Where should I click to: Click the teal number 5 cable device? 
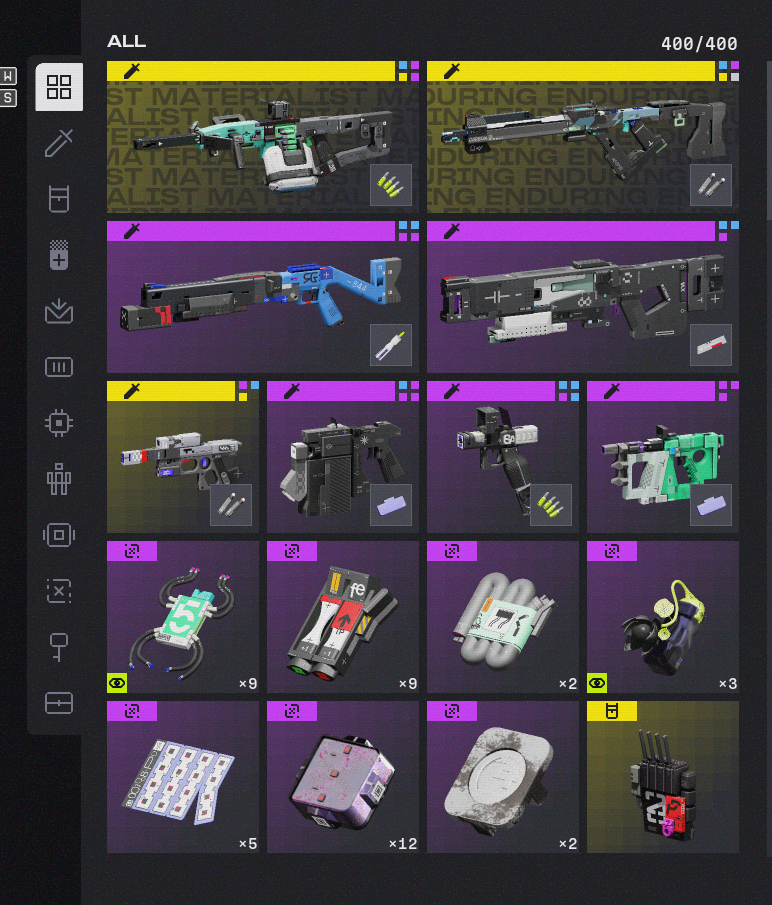click(x=182, y=617)
